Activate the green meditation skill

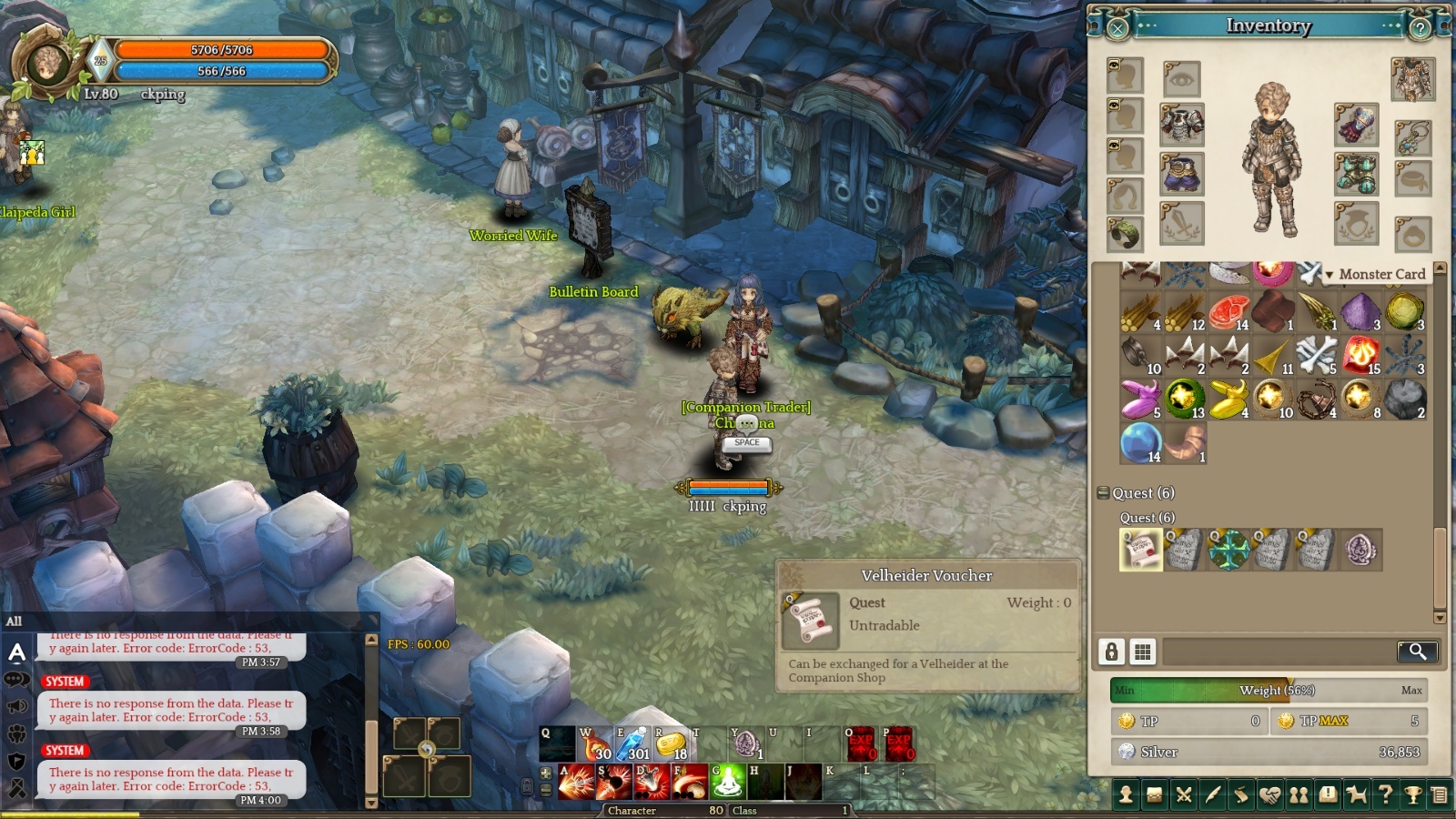[x=729, y=782]
